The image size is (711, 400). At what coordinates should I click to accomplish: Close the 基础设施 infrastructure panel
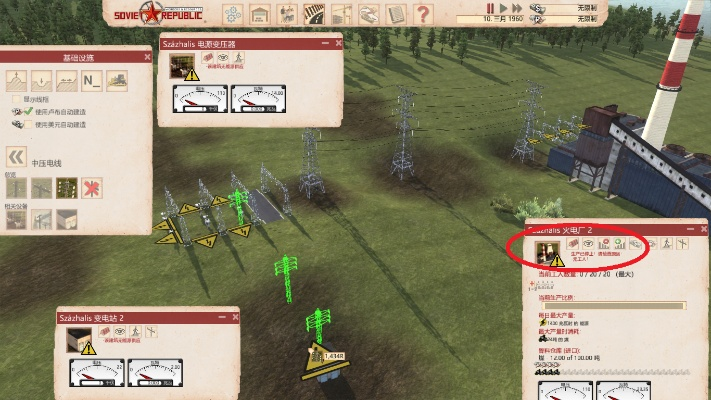(x=146, y=56)
